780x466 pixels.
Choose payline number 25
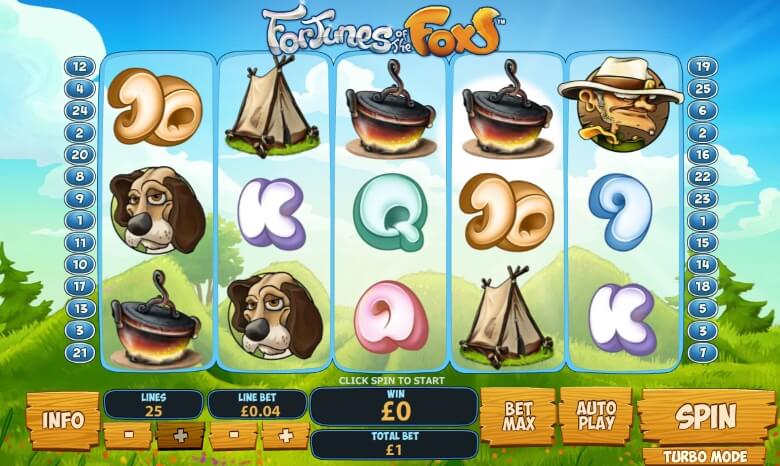point(701,90)
